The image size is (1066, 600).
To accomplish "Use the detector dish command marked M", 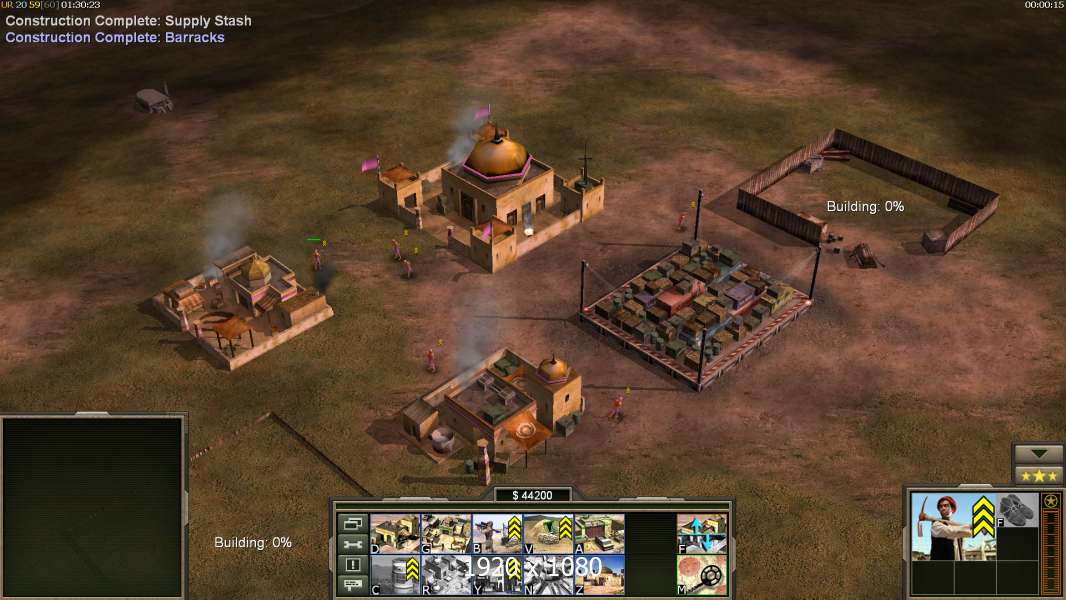I will [x=702, y=574].
